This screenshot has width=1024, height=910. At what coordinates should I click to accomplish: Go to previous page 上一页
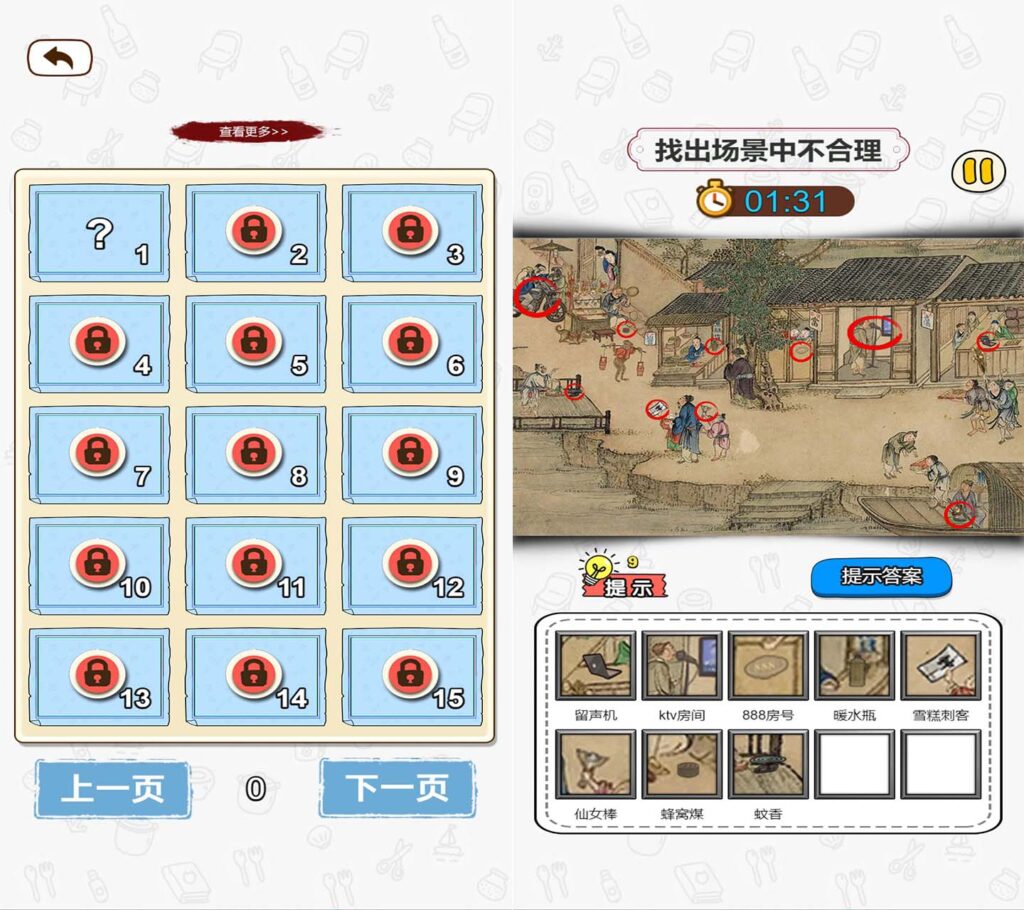point(112,789)
